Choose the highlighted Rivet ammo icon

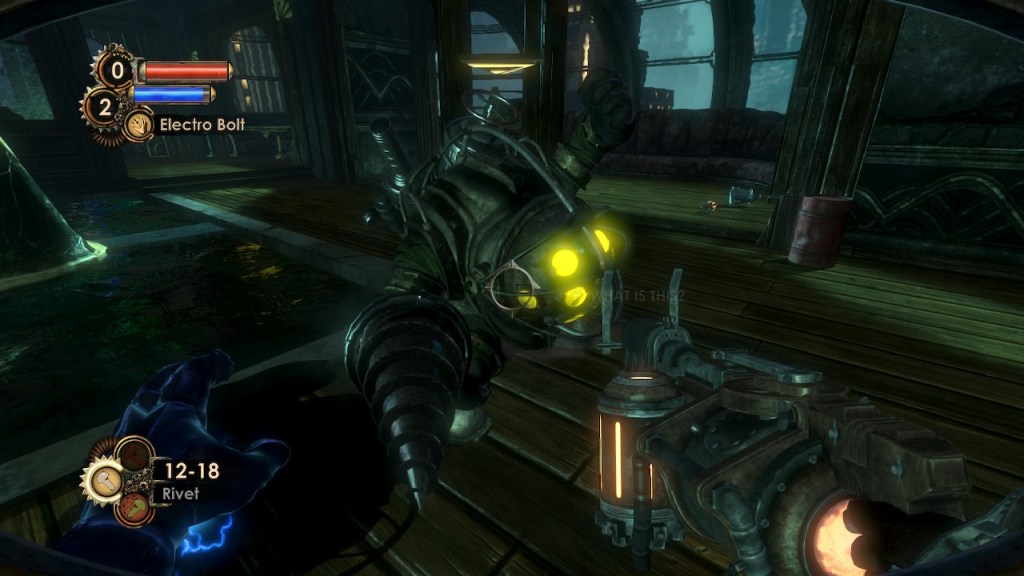105,483
